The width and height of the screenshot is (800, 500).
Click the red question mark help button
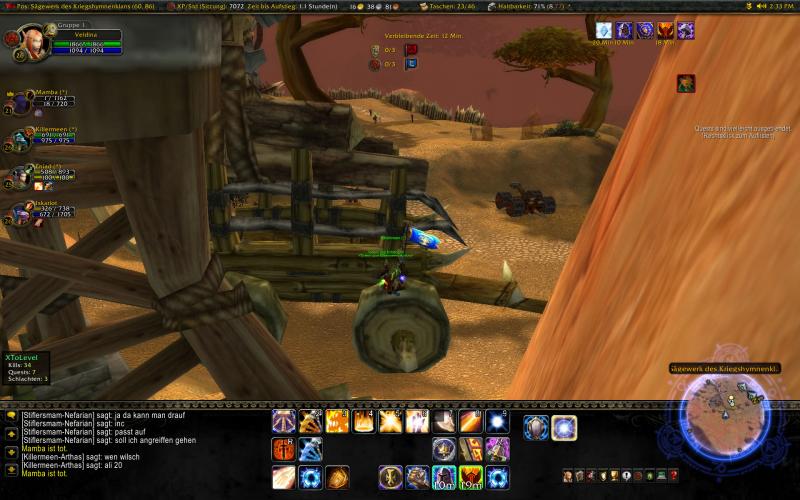[x=675, y=475]
